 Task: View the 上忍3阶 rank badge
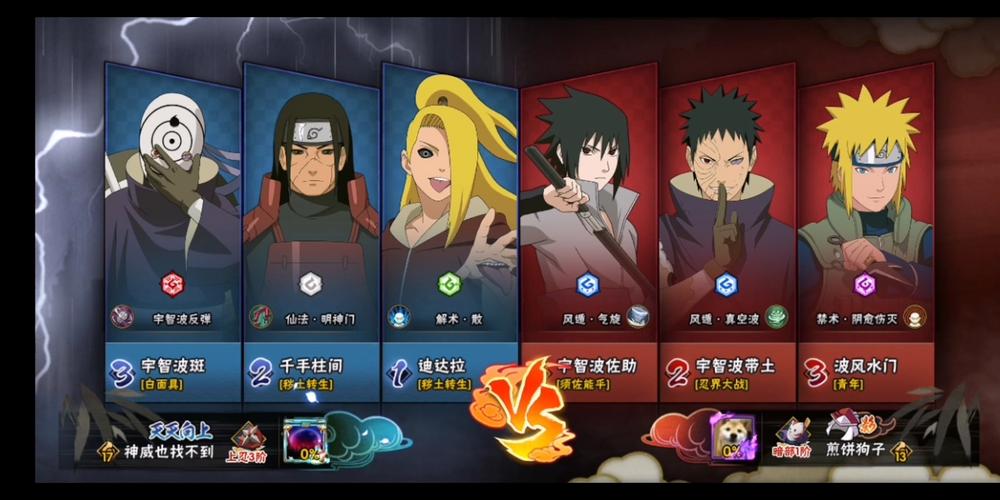[248, 440]
